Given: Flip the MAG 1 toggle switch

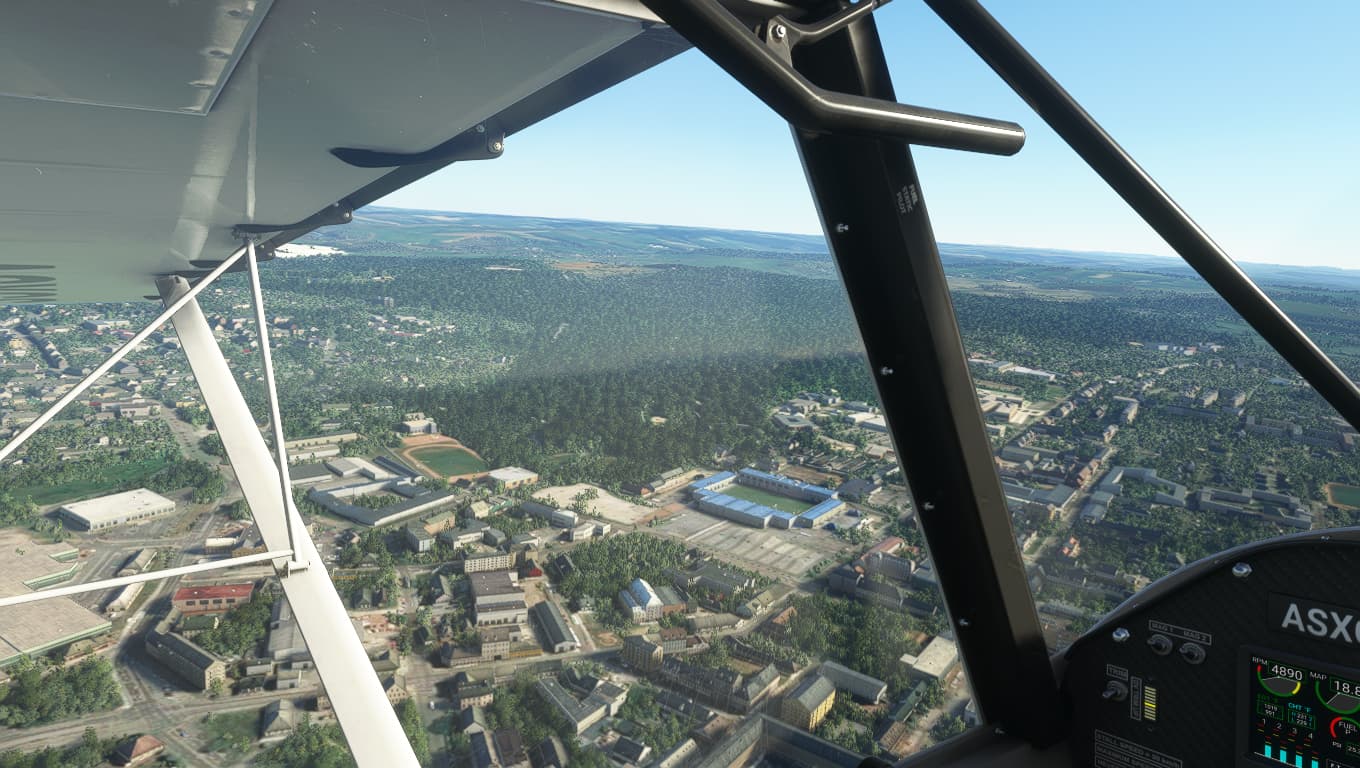Looking at the screenshot, I should point(1160,644).
